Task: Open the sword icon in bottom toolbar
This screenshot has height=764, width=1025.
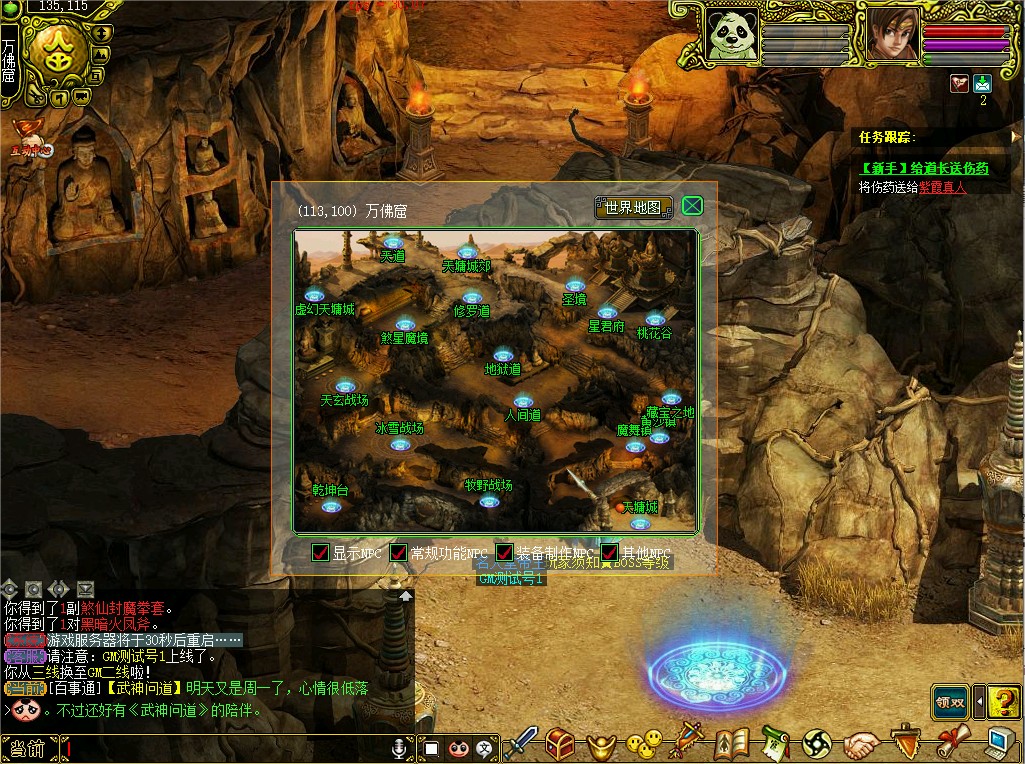Action: 521,743
